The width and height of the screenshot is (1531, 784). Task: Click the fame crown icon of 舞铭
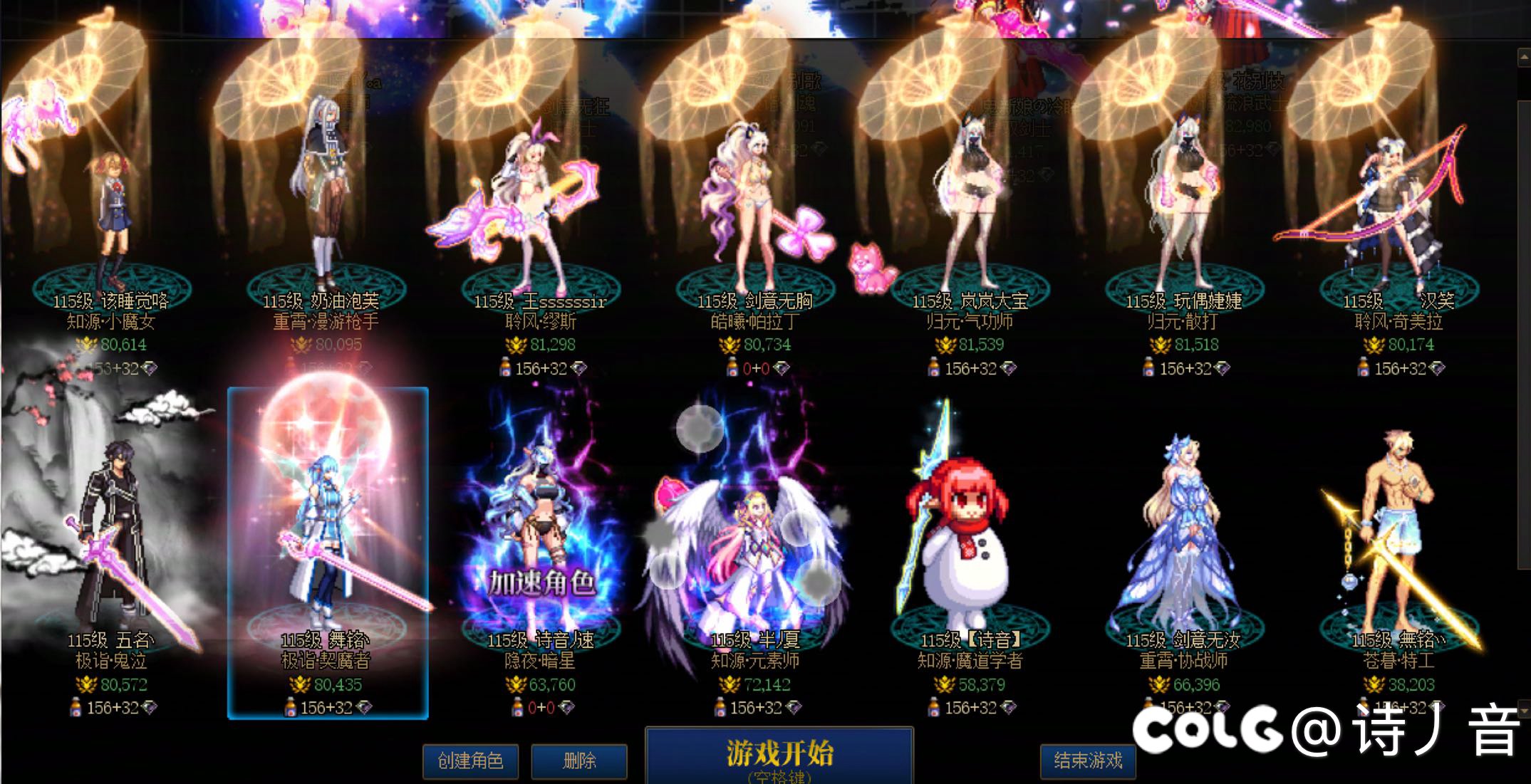pos(300,685)
